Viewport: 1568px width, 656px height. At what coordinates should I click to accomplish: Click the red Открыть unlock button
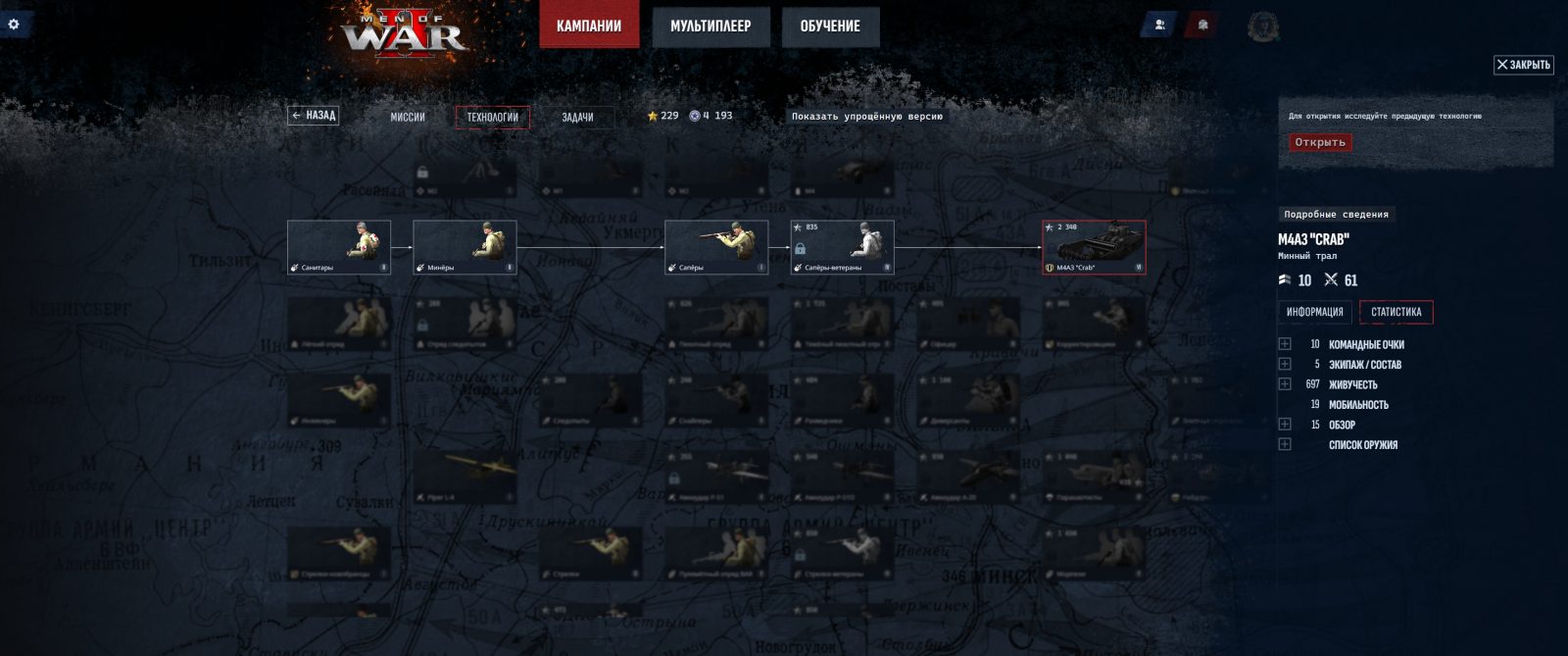click(x=1320, y=142)
